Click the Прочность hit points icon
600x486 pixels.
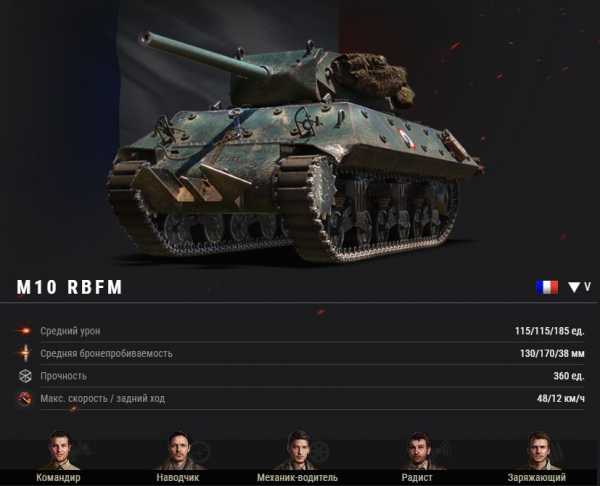click(24, 376)
